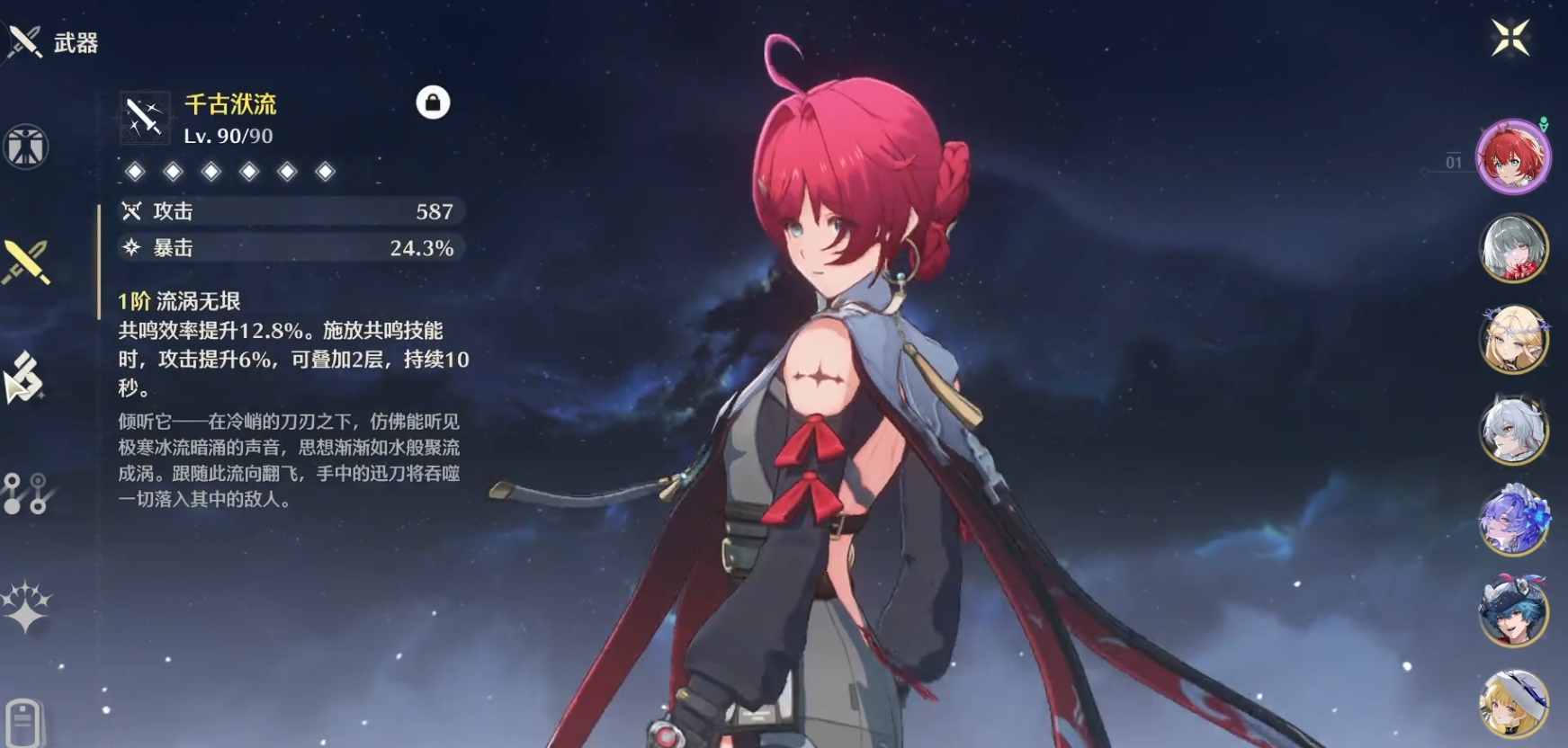This screenshot has height=748, width=1568.
Task: Select the red-haired character portrait
Action: [x=1514, y=157]
